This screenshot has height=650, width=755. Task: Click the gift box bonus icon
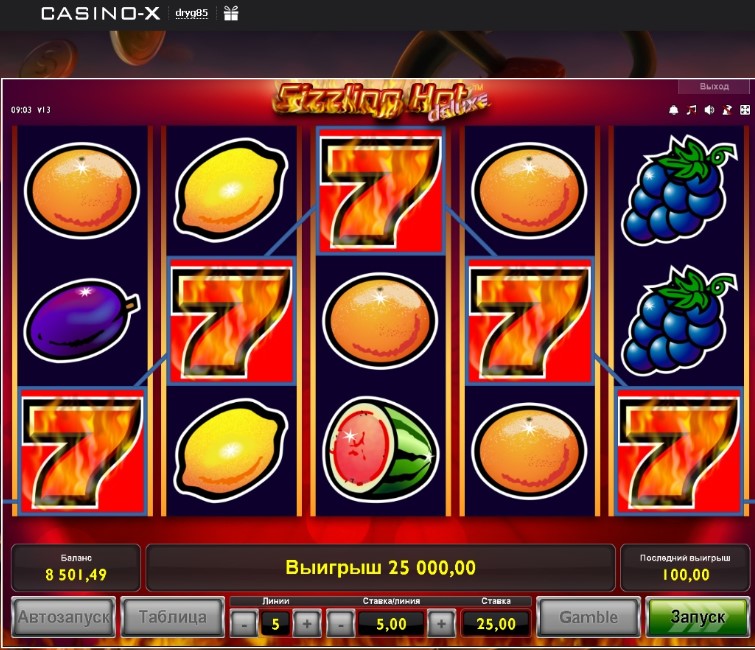click(x=231, y=13)
